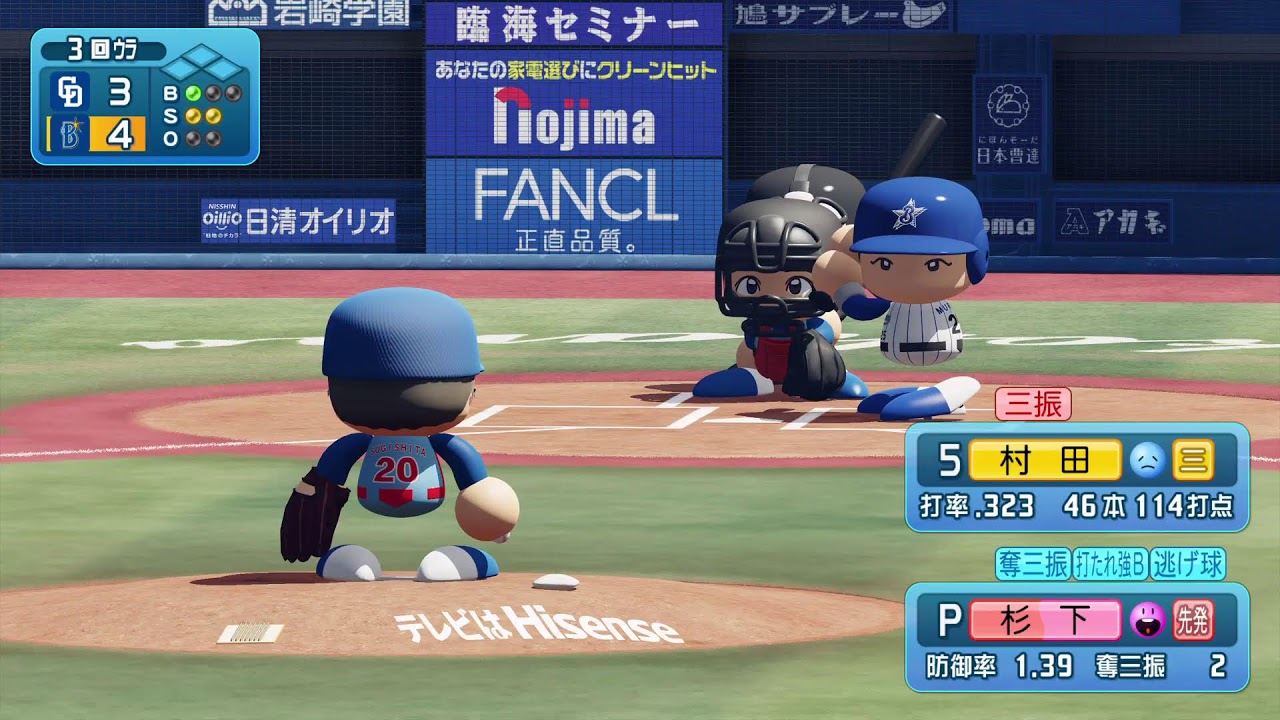The height and width of the screenshot is (720, 1280).
Task: Click the pitcher's purple happy mood face
Action: coord(1146,620)
